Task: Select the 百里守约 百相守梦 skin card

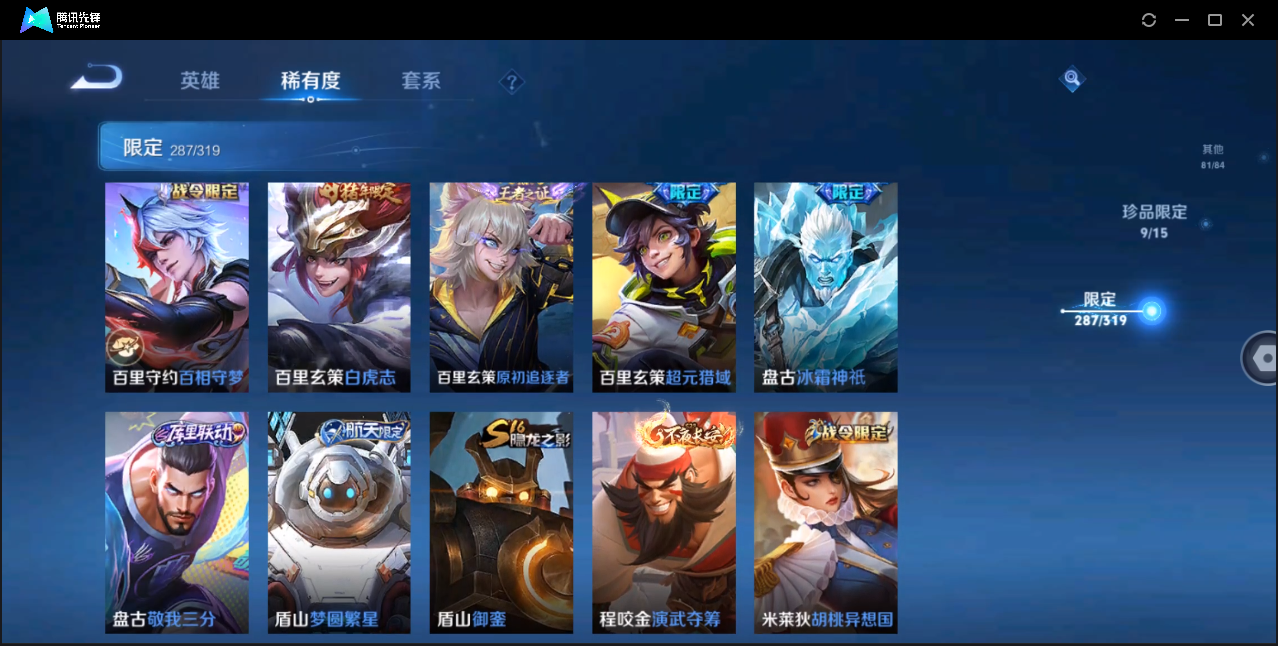Action: pos(177,287)
